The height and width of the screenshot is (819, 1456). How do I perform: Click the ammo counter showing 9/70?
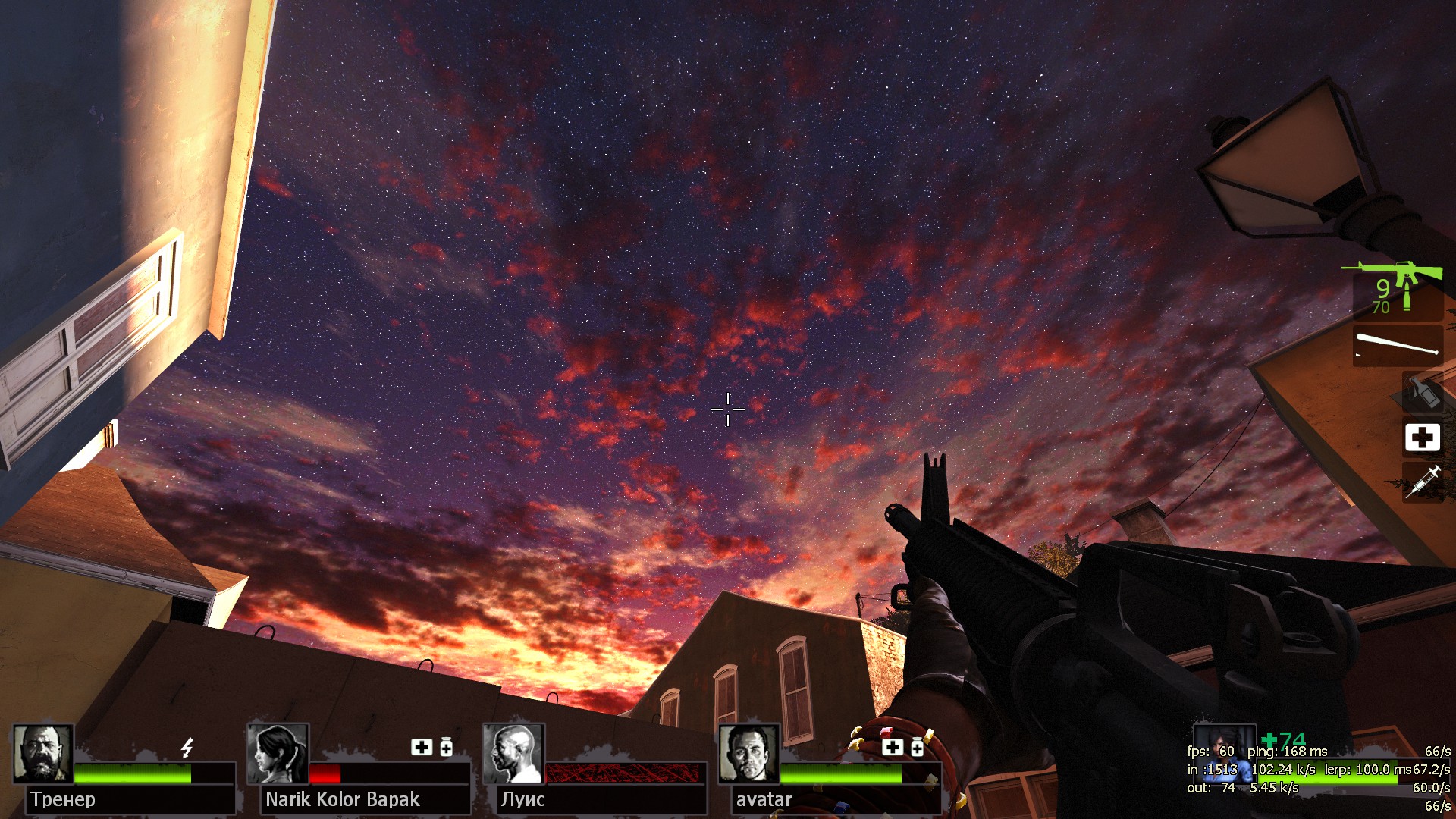[1382, 296]
